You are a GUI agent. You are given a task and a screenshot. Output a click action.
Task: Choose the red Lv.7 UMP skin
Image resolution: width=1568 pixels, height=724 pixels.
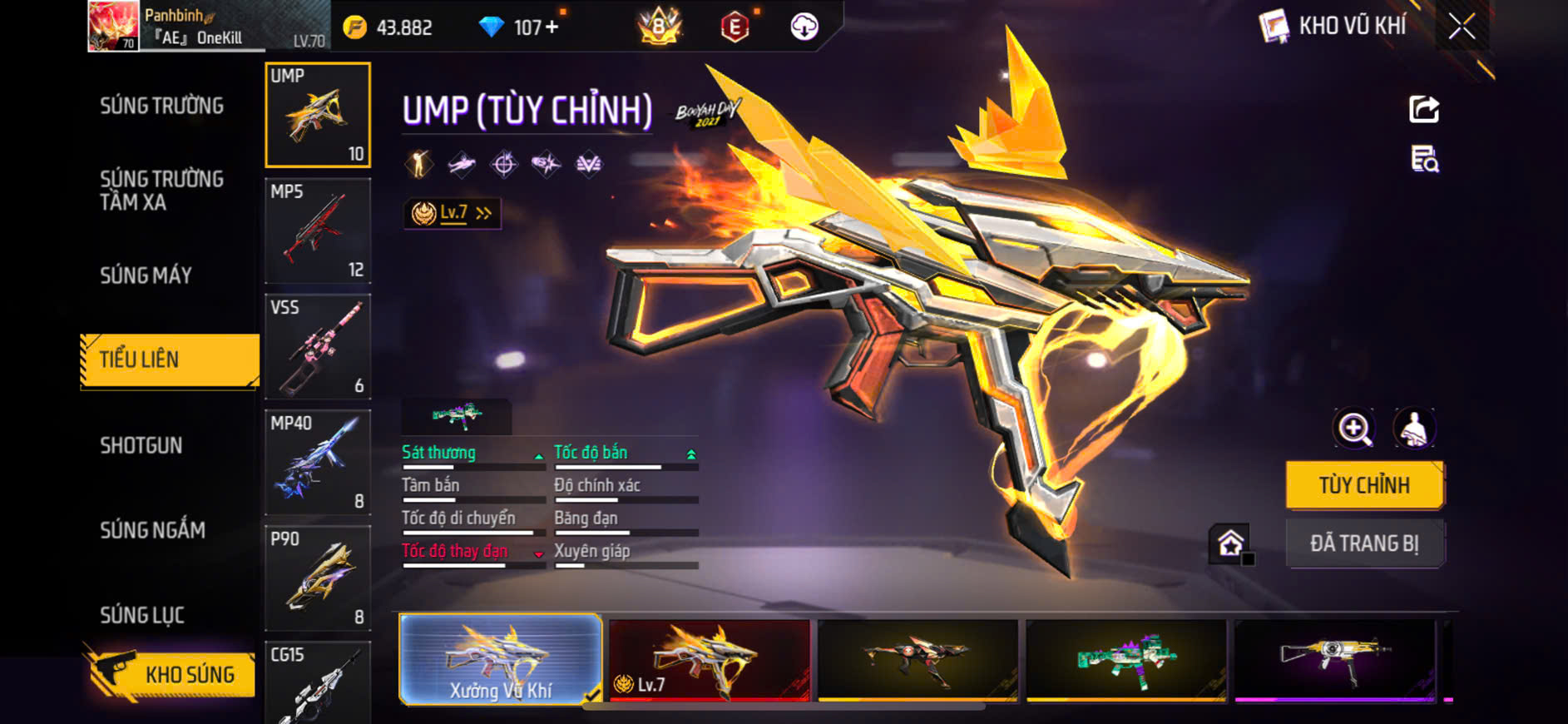710,660
